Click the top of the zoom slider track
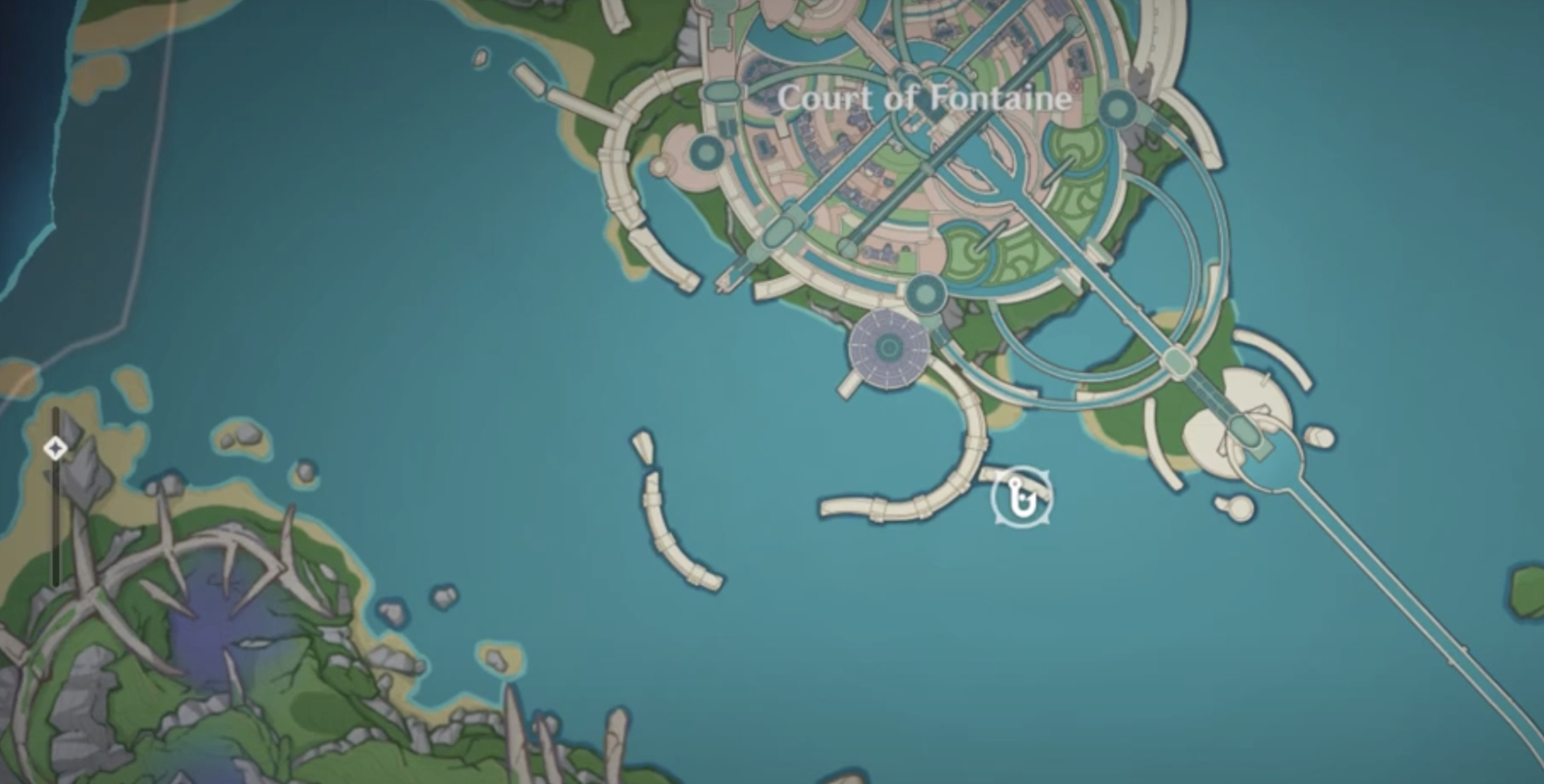Image resolution: width=1544 pixels, height=784 pixels. tap(54, 410)
